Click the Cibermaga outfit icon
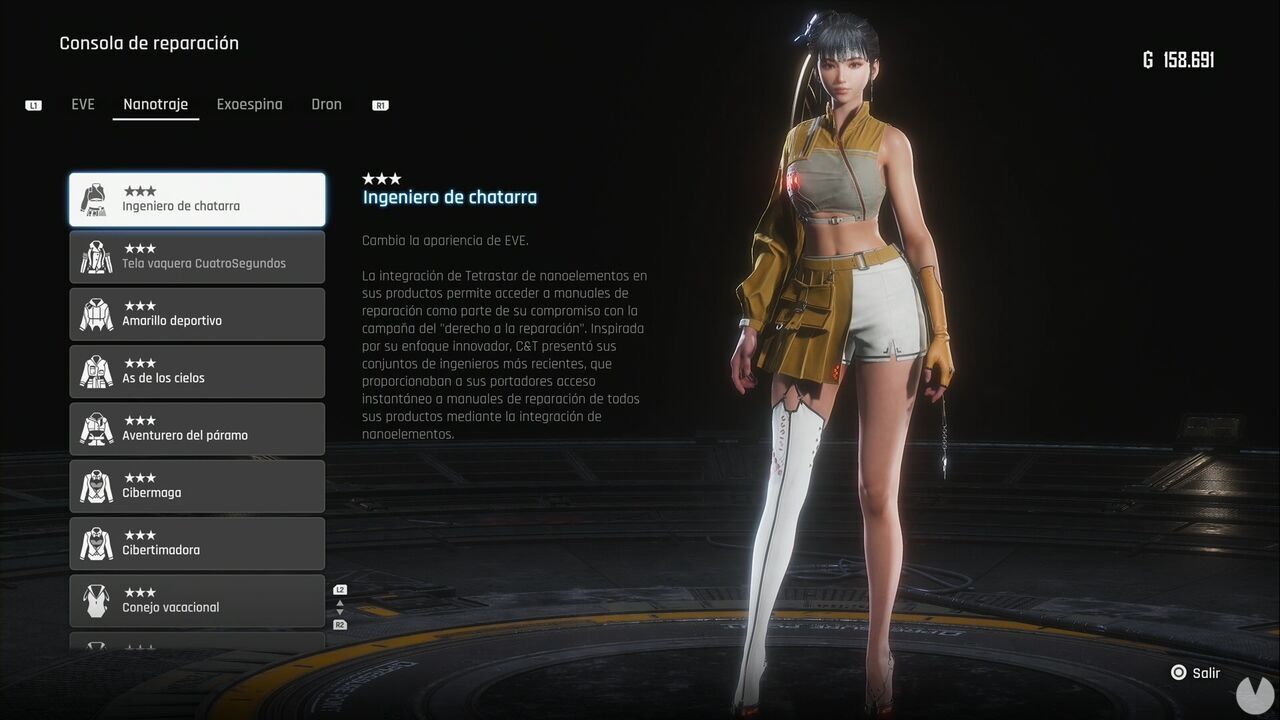Screen dimensions: 1280x720 point(95,486)
